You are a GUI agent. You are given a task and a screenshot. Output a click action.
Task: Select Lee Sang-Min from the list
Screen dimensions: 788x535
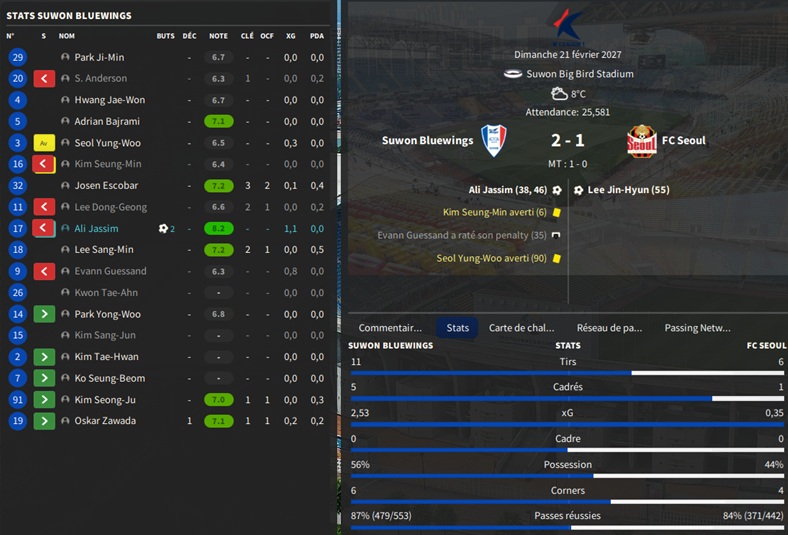103,250
